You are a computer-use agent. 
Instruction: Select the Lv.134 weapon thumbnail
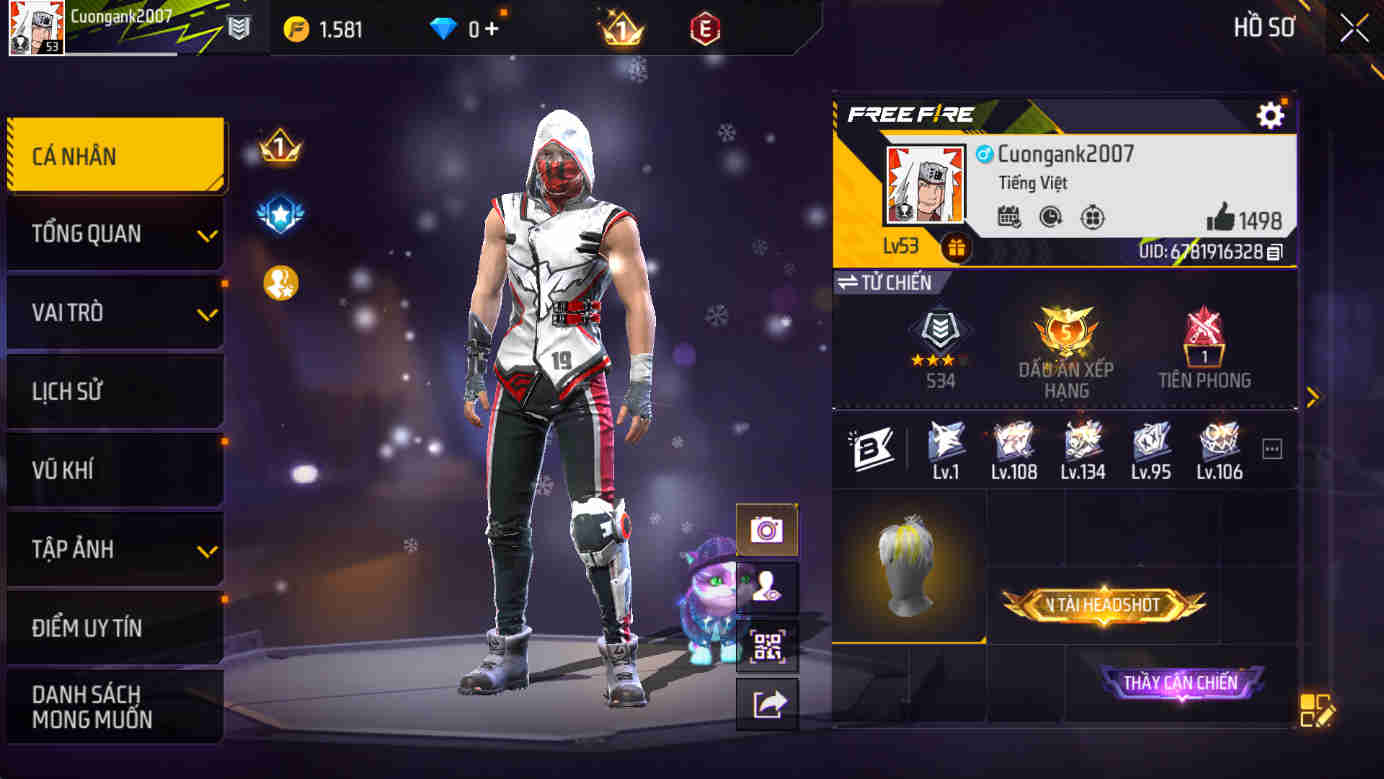(1084, 446)
